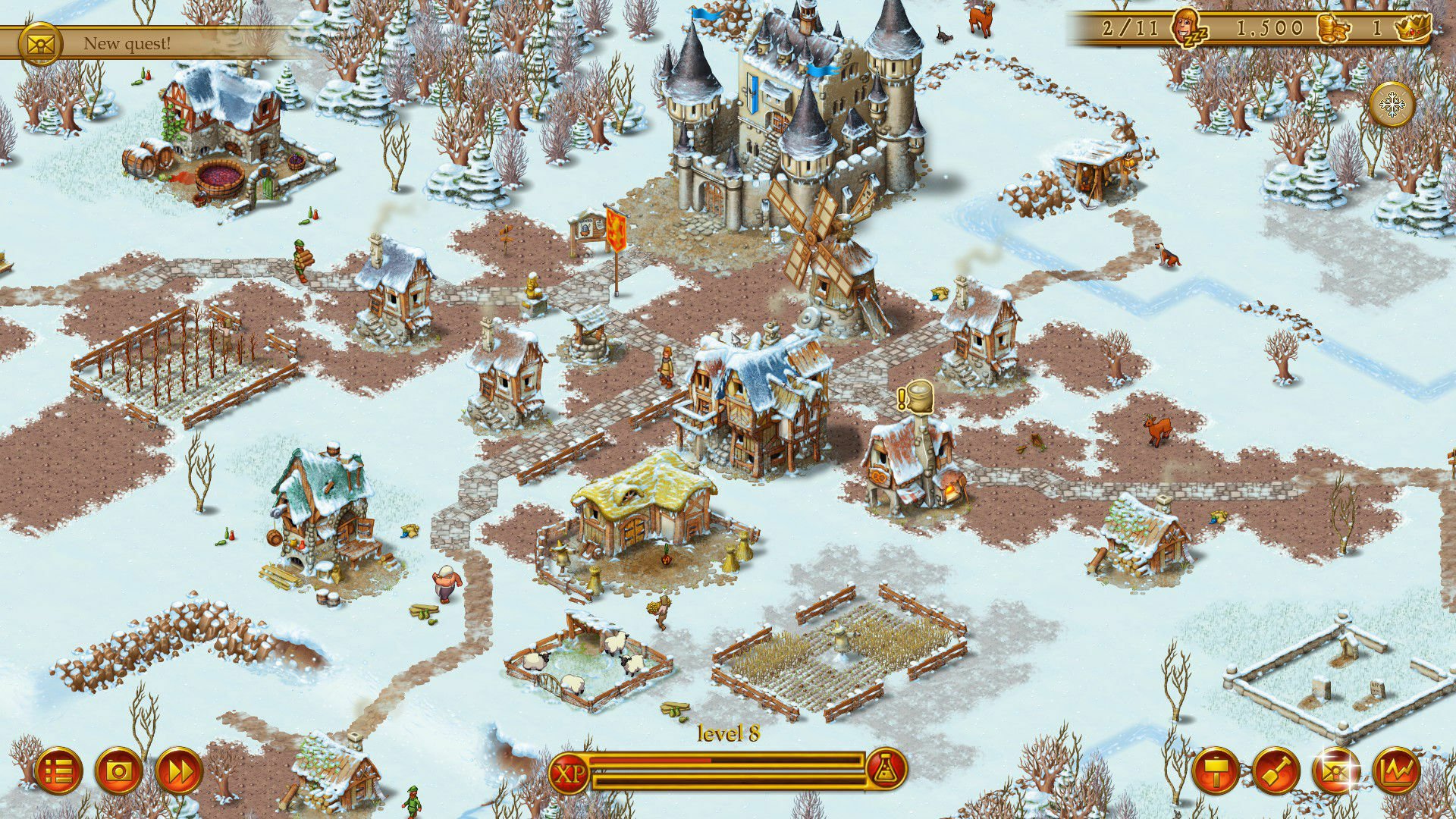Viewport: 1456px width, 819px height.
Task: Open the hammer build menu
Action: pos(1216,771)
